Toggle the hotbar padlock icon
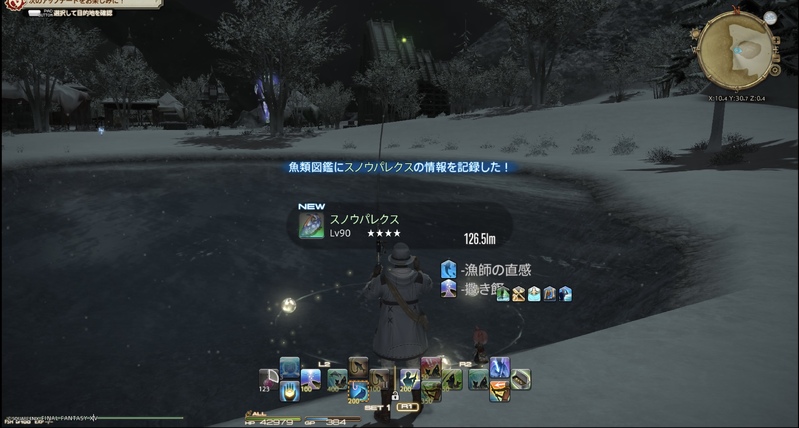Screen dimensions: 799x428 (x=395, y=397)
